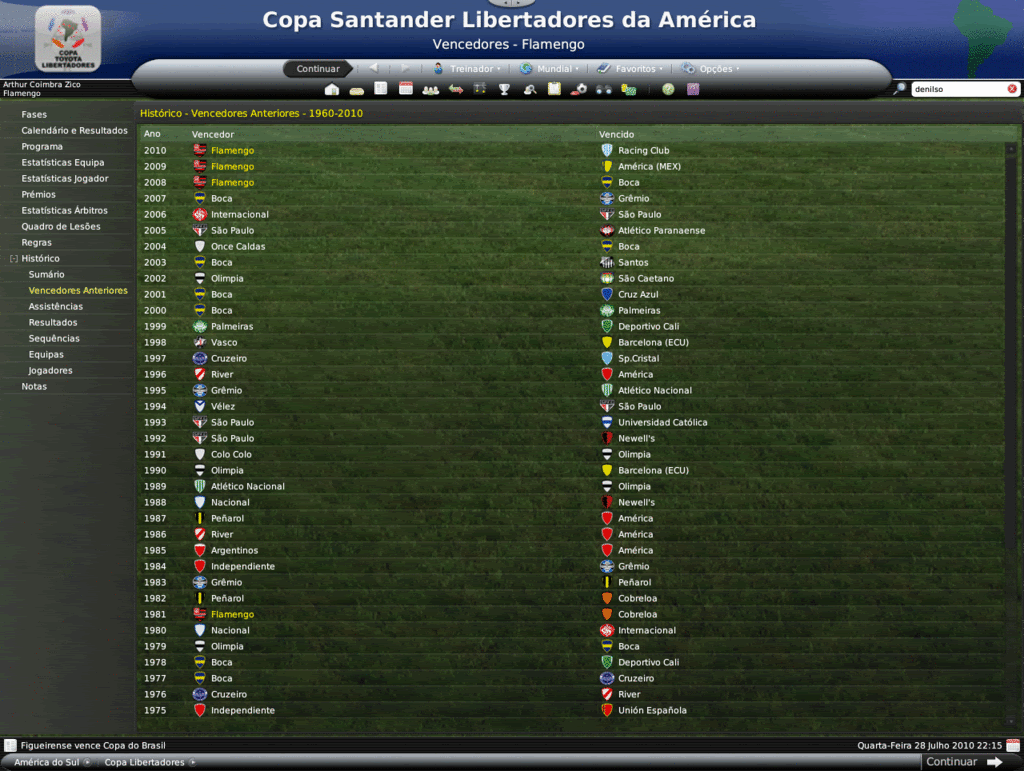This screenshot has height=771, width=1024.
Task: Show the Quadro de Lesões page
Action: click(x=61, y=227)
